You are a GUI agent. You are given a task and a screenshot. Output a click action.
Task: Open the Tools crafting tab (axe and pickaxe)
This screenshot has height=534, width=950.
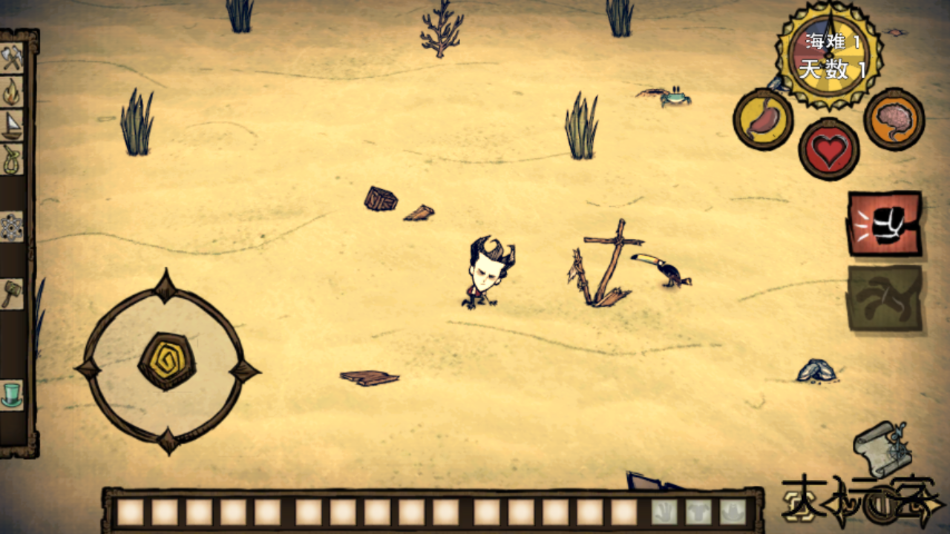[12, 59]
